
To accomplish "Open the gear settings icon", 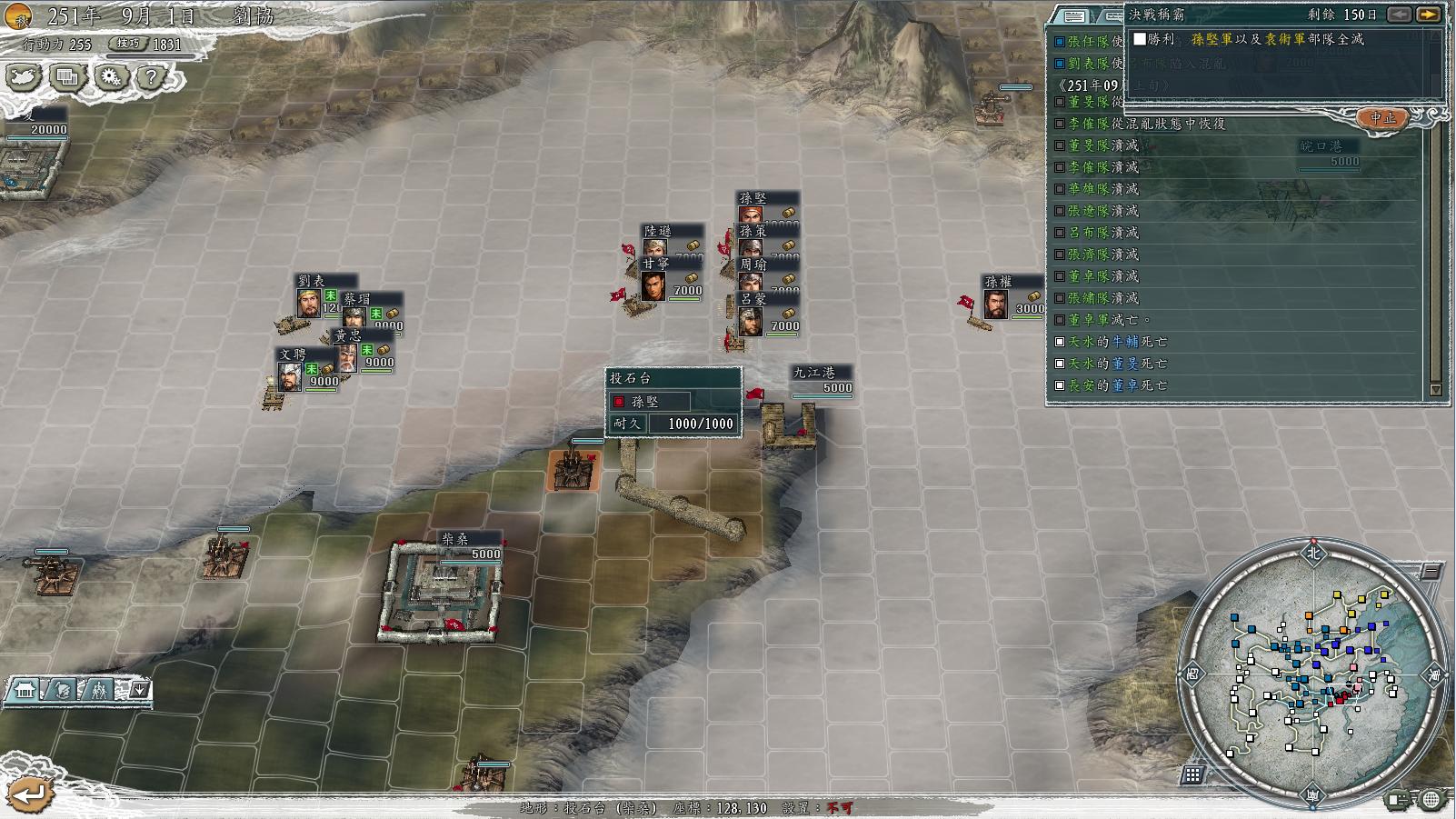I will pos(111,77).
